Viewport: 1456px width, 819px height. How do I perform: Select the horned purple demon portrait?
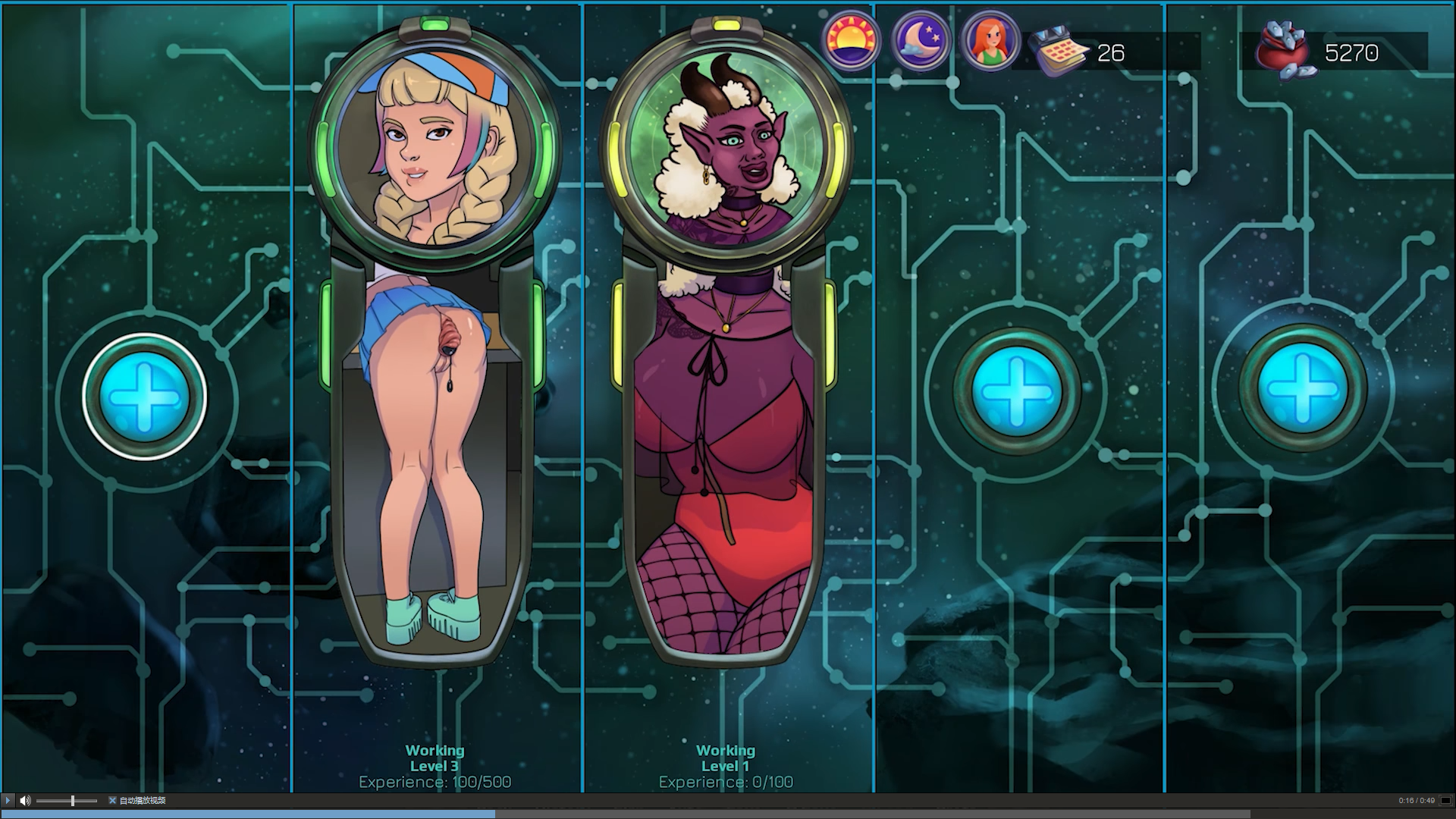(726, 143)
